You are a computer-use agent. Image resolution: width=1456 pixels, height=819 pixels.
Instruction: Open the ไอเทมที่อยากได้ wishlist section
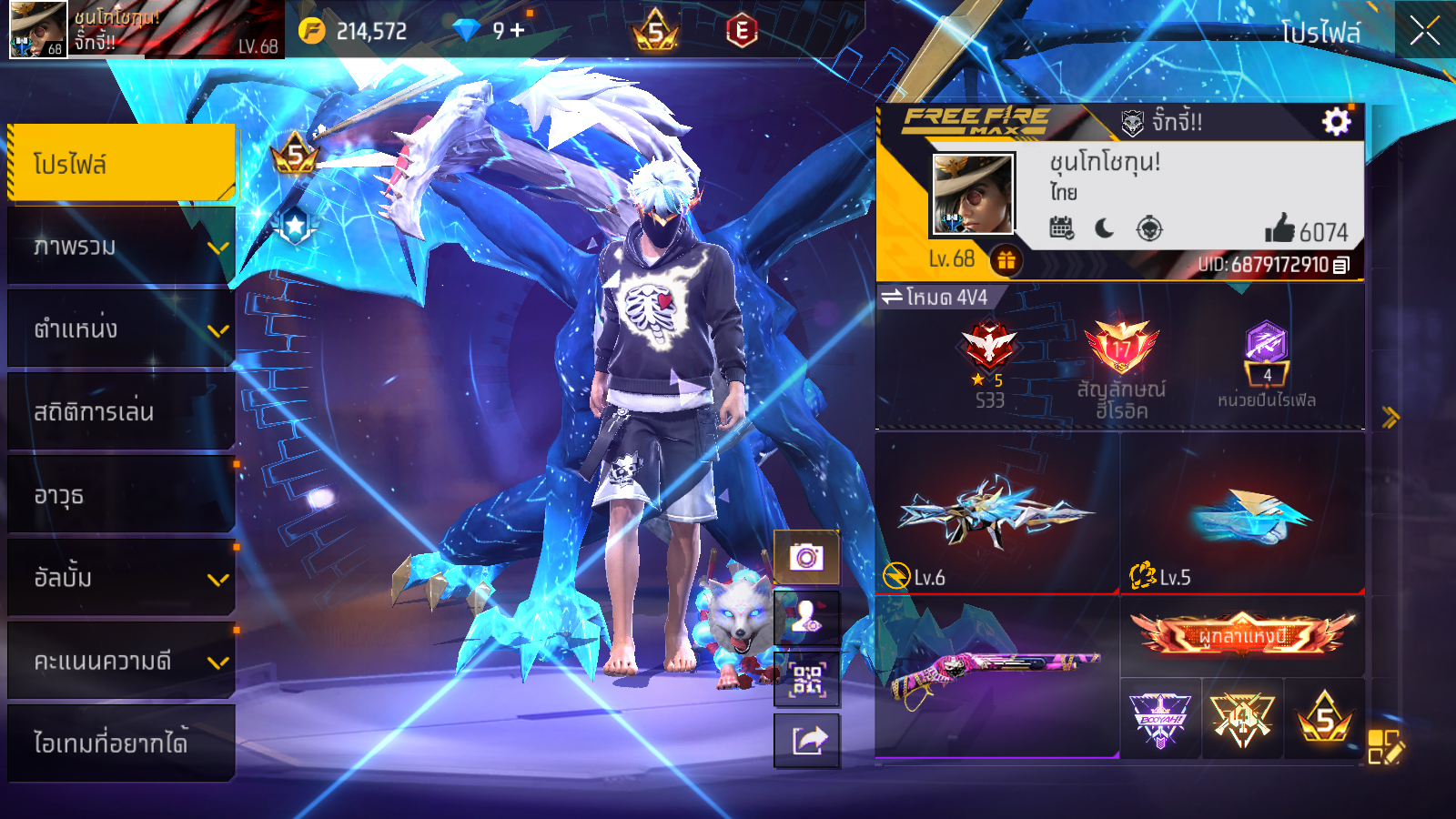[121, 743]
